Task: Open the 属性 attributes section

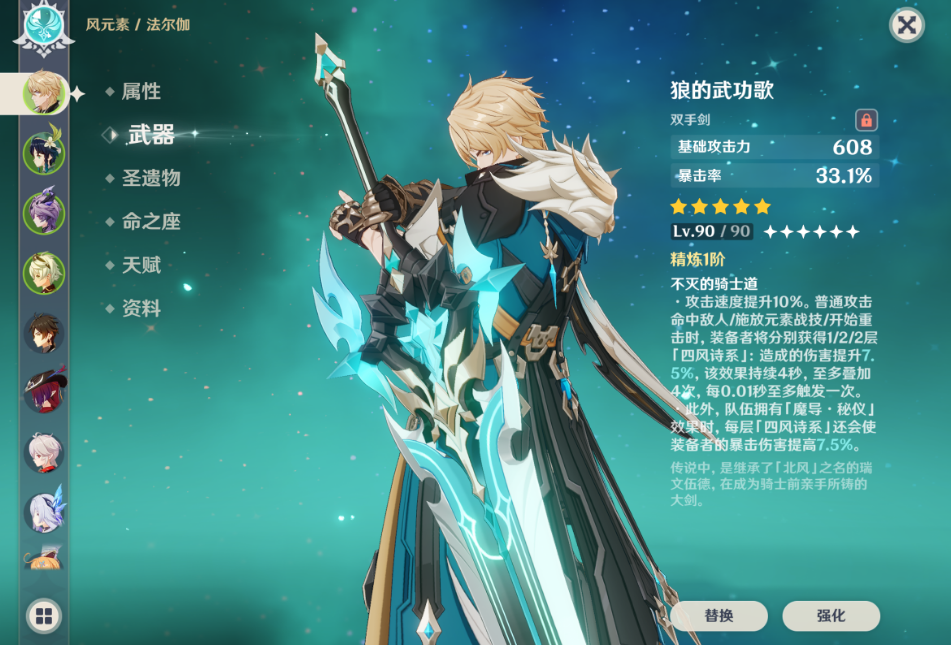Action: (141, 92)
